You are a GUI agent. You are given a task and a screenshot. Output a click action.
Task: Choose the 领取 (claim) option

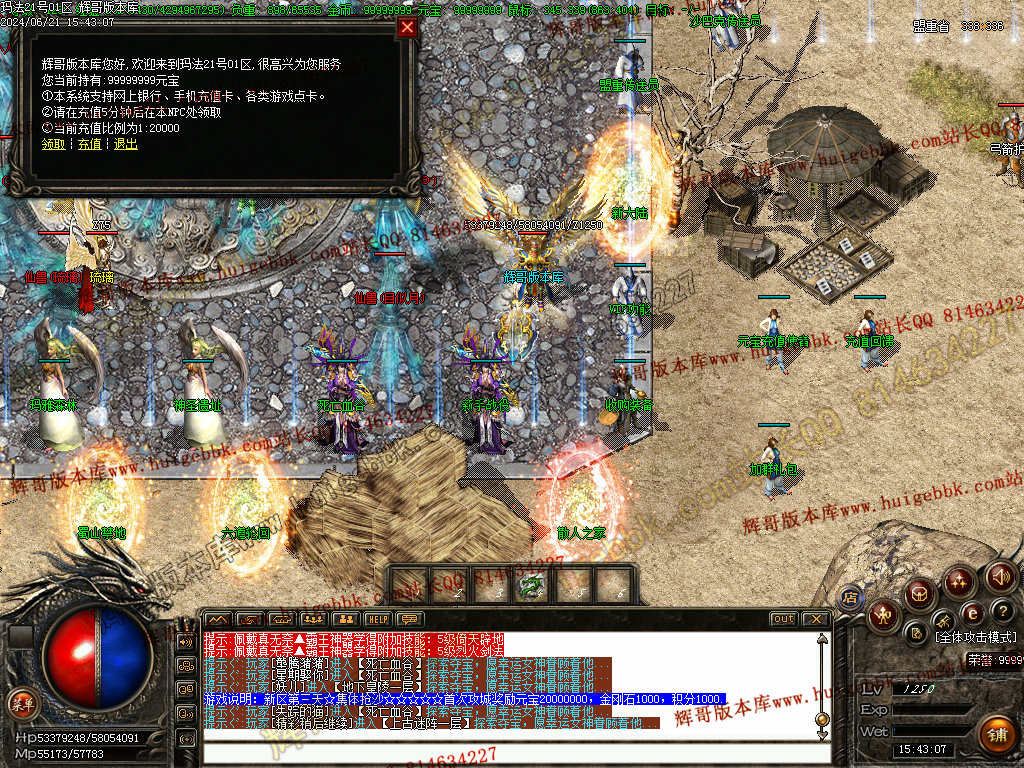(x=52, y=144)
